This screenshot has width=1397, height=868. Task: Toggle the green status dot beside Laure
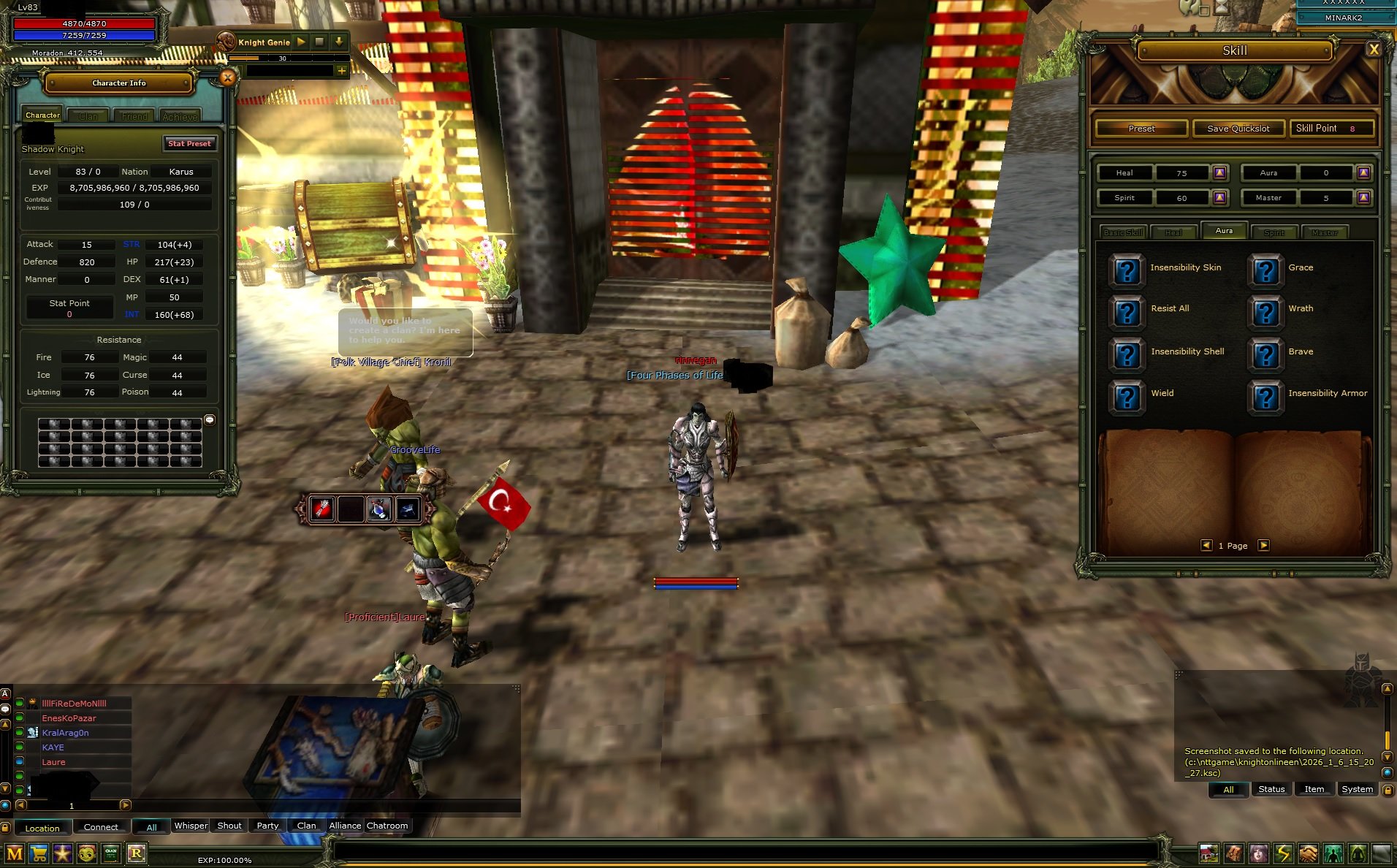[18, 761]
